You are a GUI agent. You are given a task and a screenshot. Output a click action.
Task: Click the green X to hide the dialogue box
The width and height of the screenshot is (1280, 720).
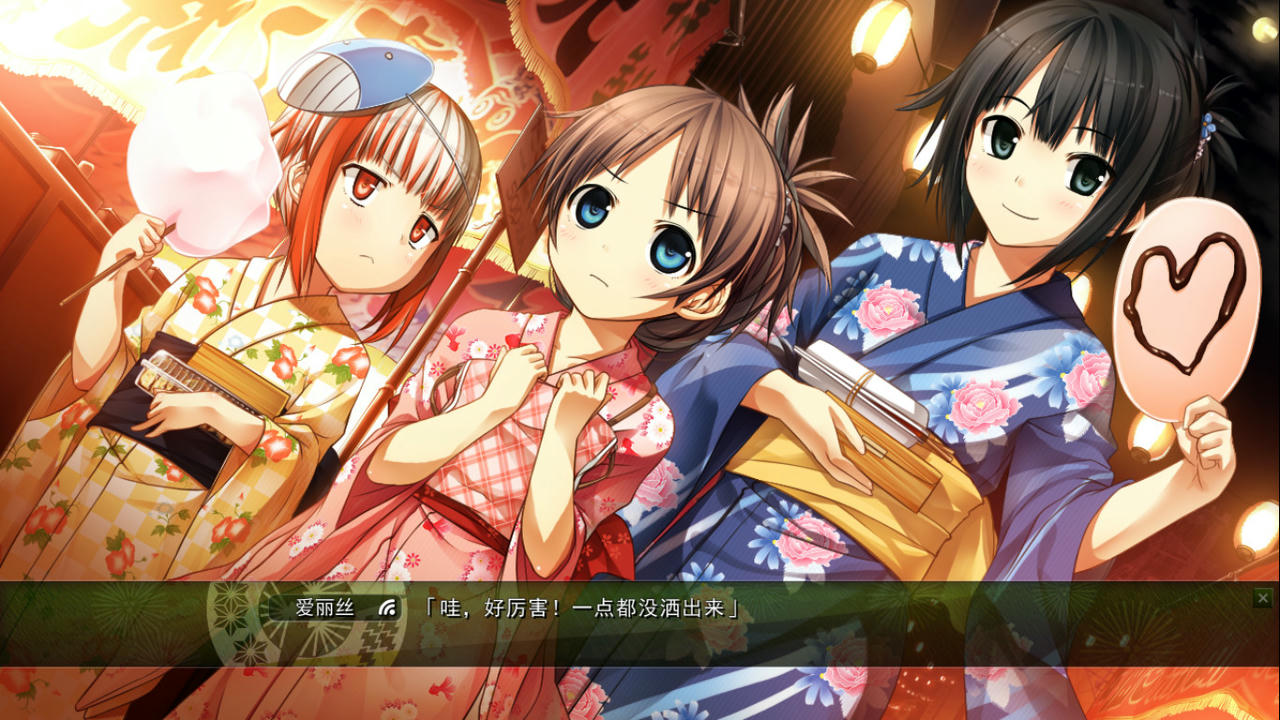[1263, 597]
